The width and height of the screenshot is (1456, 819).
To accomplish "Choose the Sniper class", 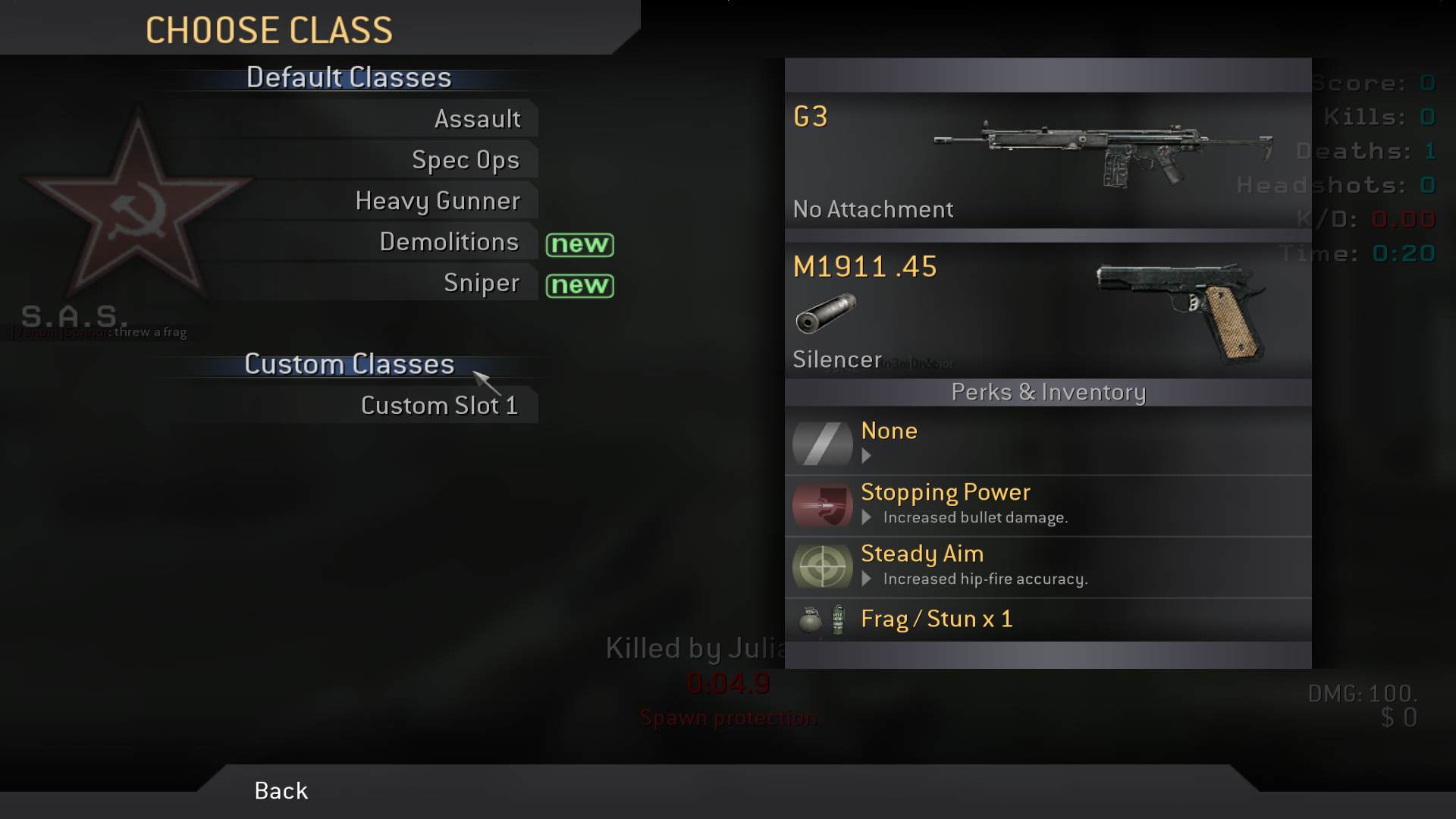I will (481, 283).
